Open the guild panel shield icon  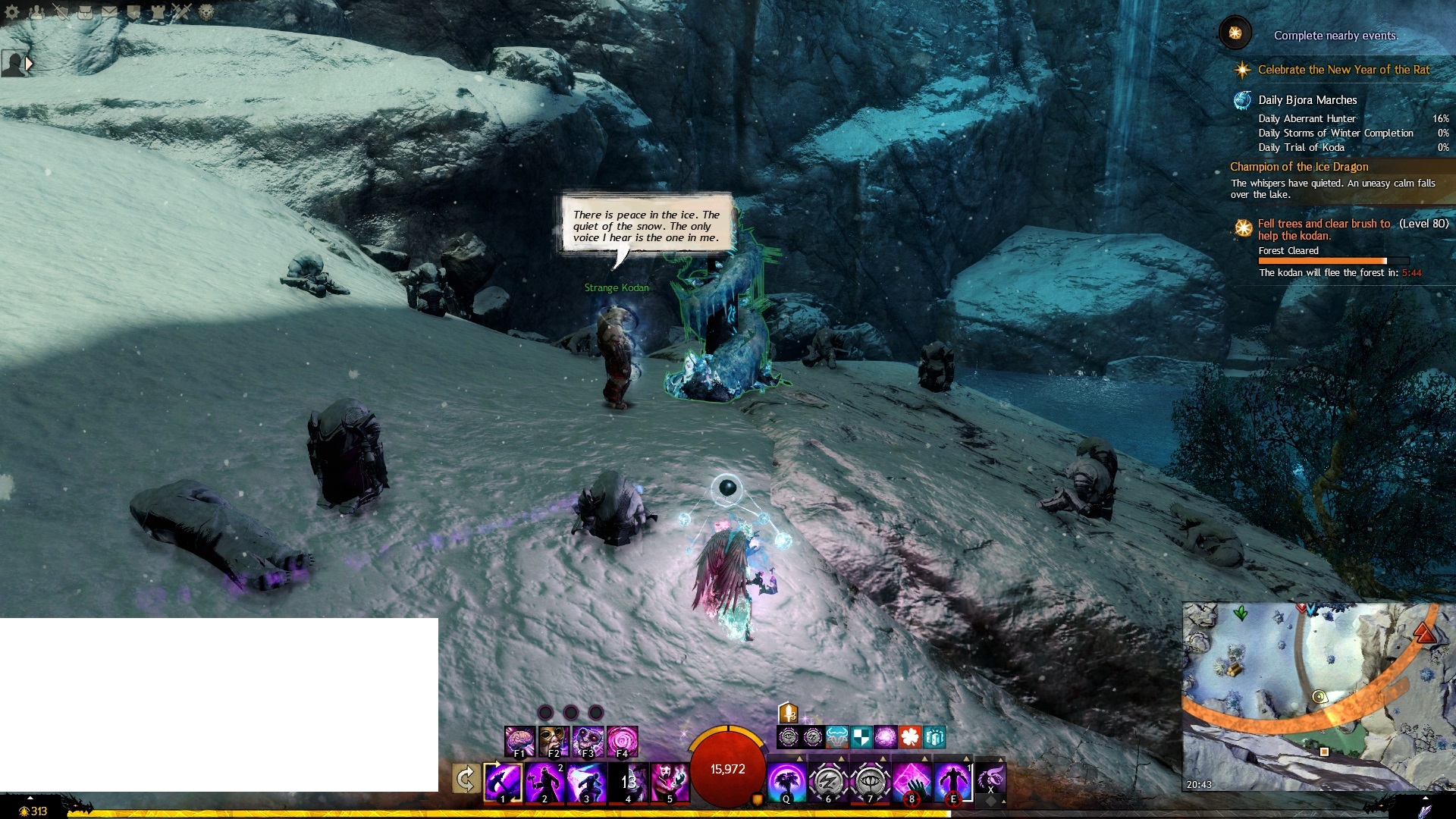133,11
